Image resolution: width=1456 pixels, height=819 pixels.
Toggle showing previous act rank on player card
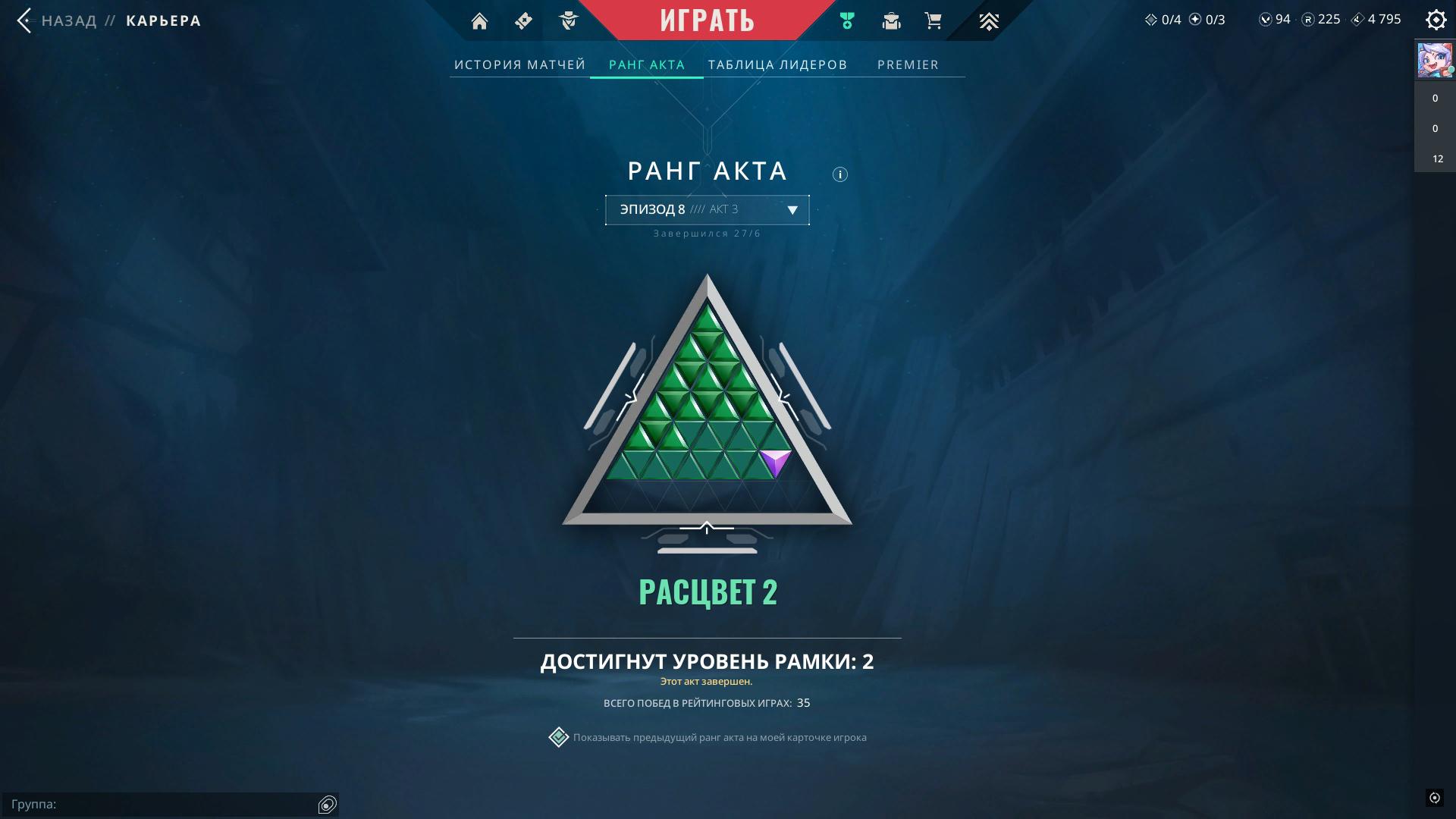click(x=559, y=737)
